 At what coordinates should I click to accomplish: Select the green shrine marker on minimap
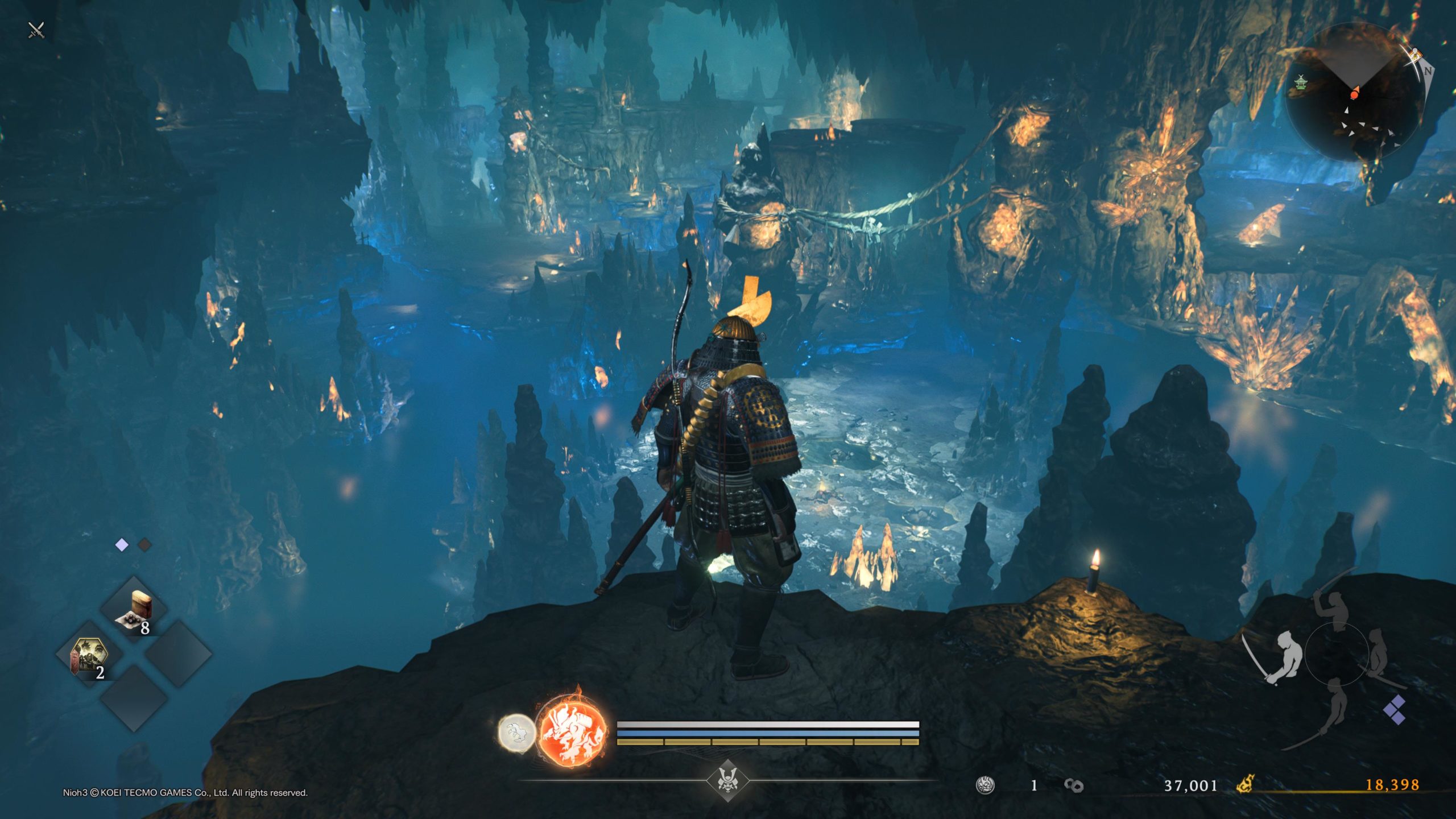1300,83
